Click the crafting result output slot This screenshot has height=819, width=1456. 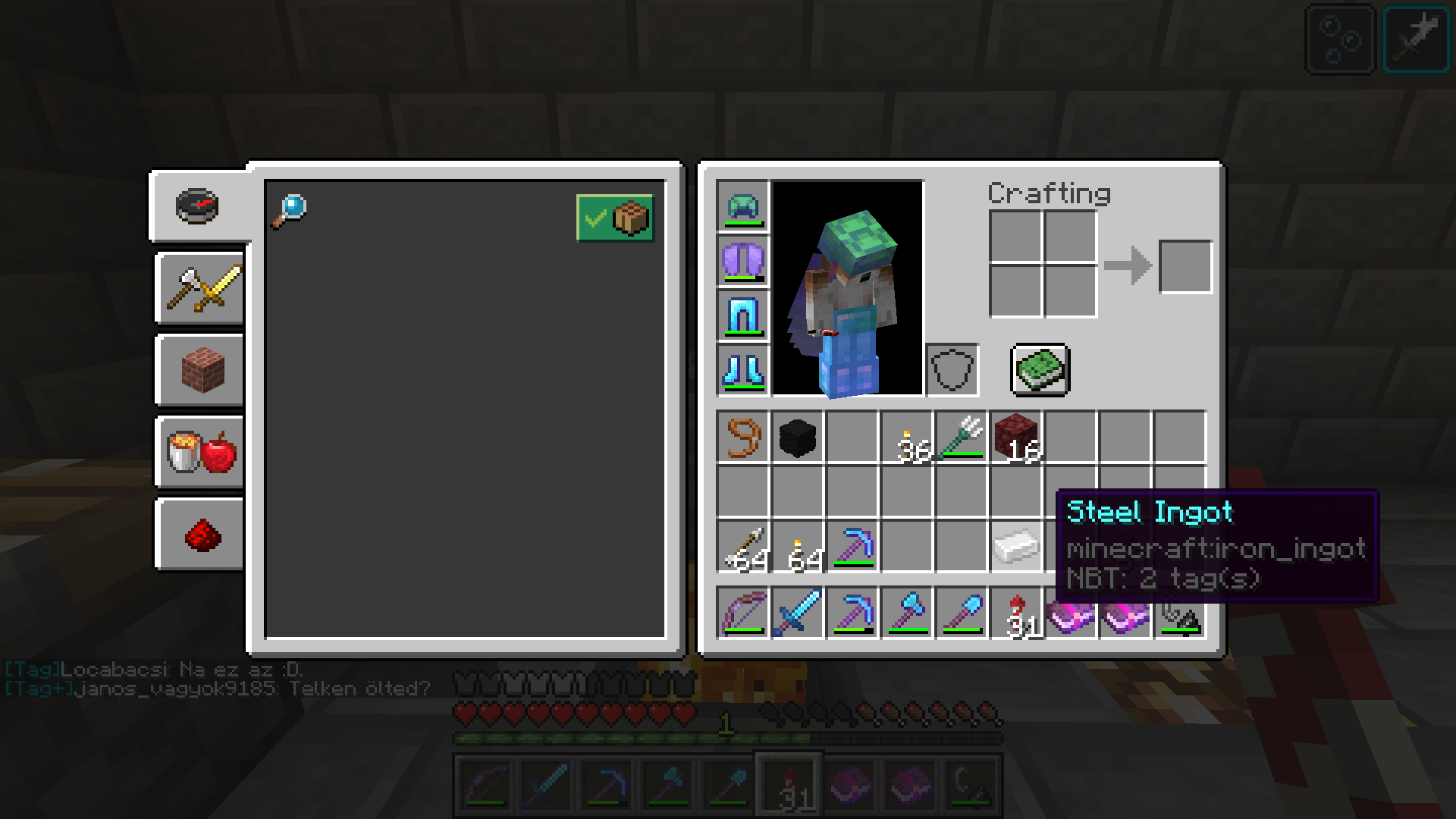pos(1185,265)
